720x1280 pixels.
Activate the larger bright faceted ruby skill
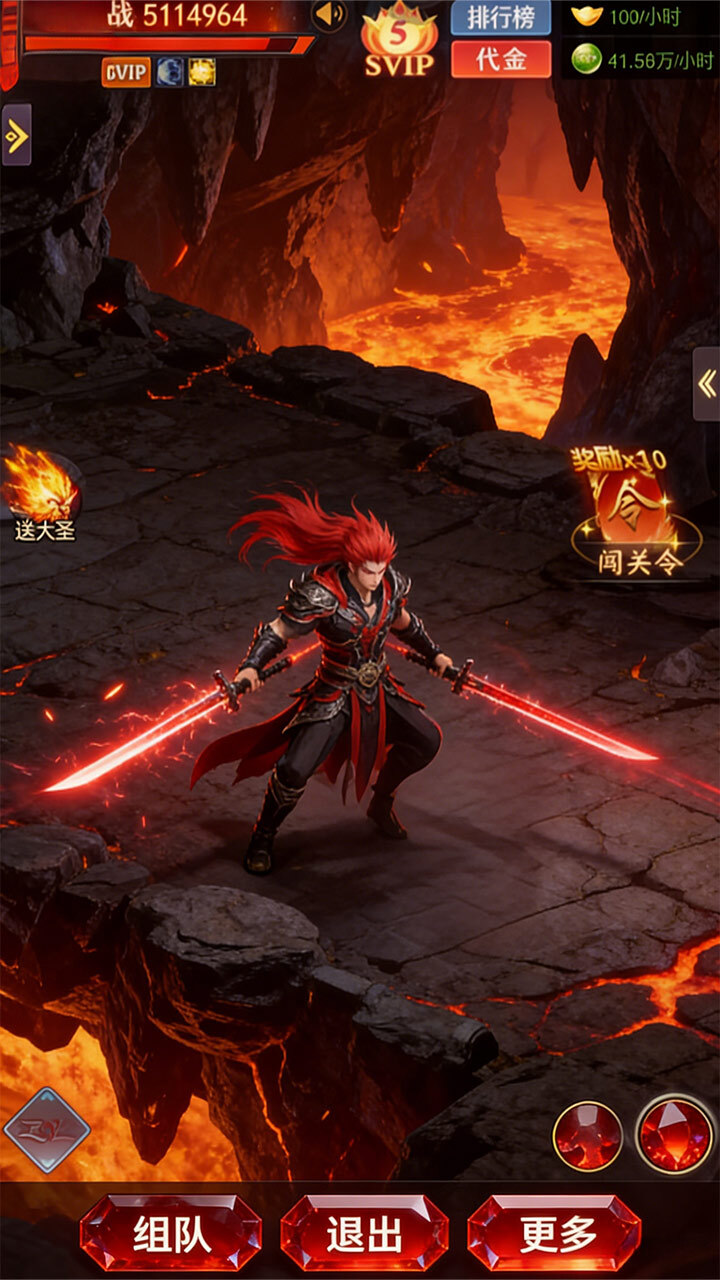[x=675, y=1133]
